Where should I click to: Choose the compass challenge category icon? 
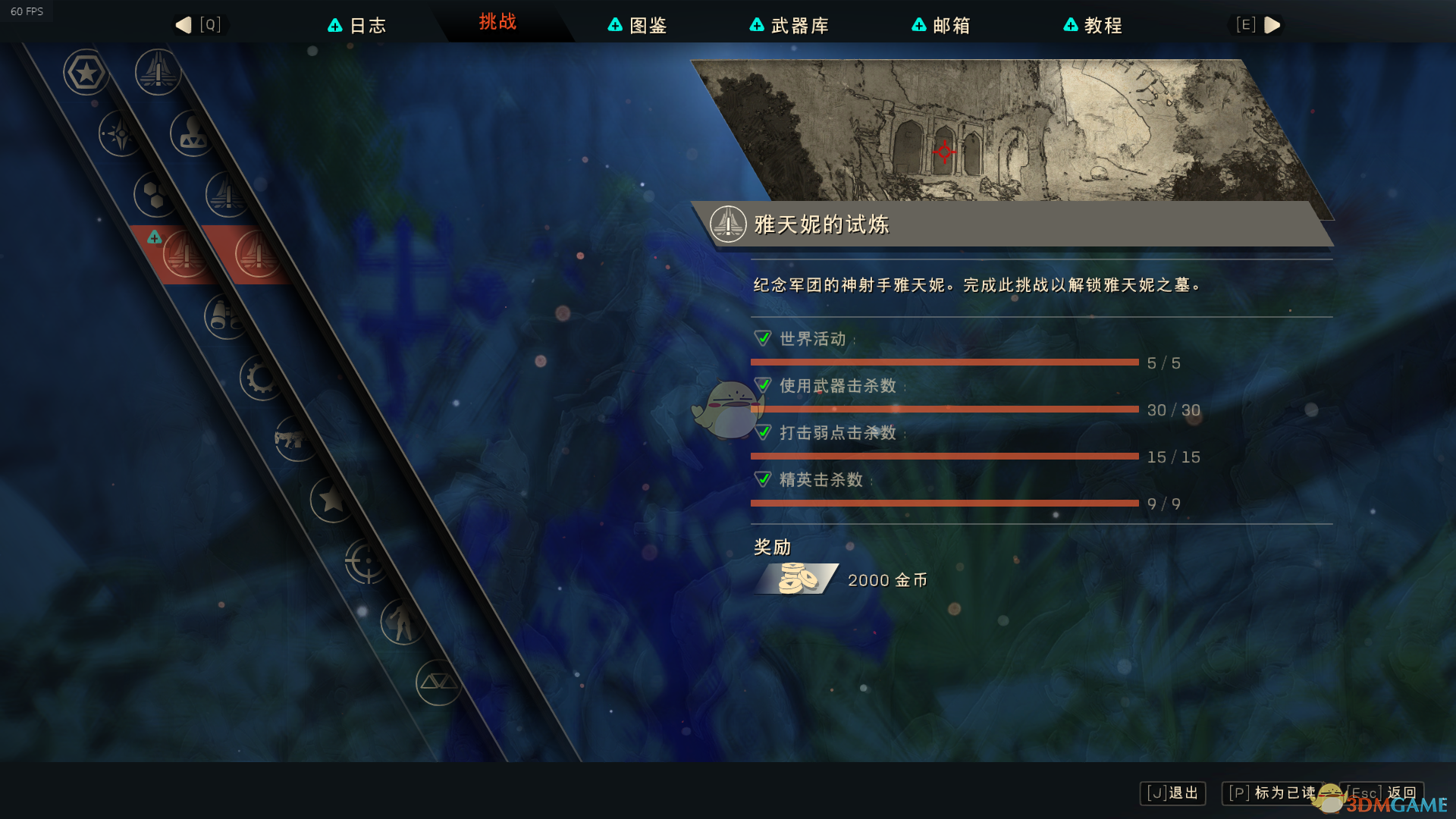click(121, 134)
